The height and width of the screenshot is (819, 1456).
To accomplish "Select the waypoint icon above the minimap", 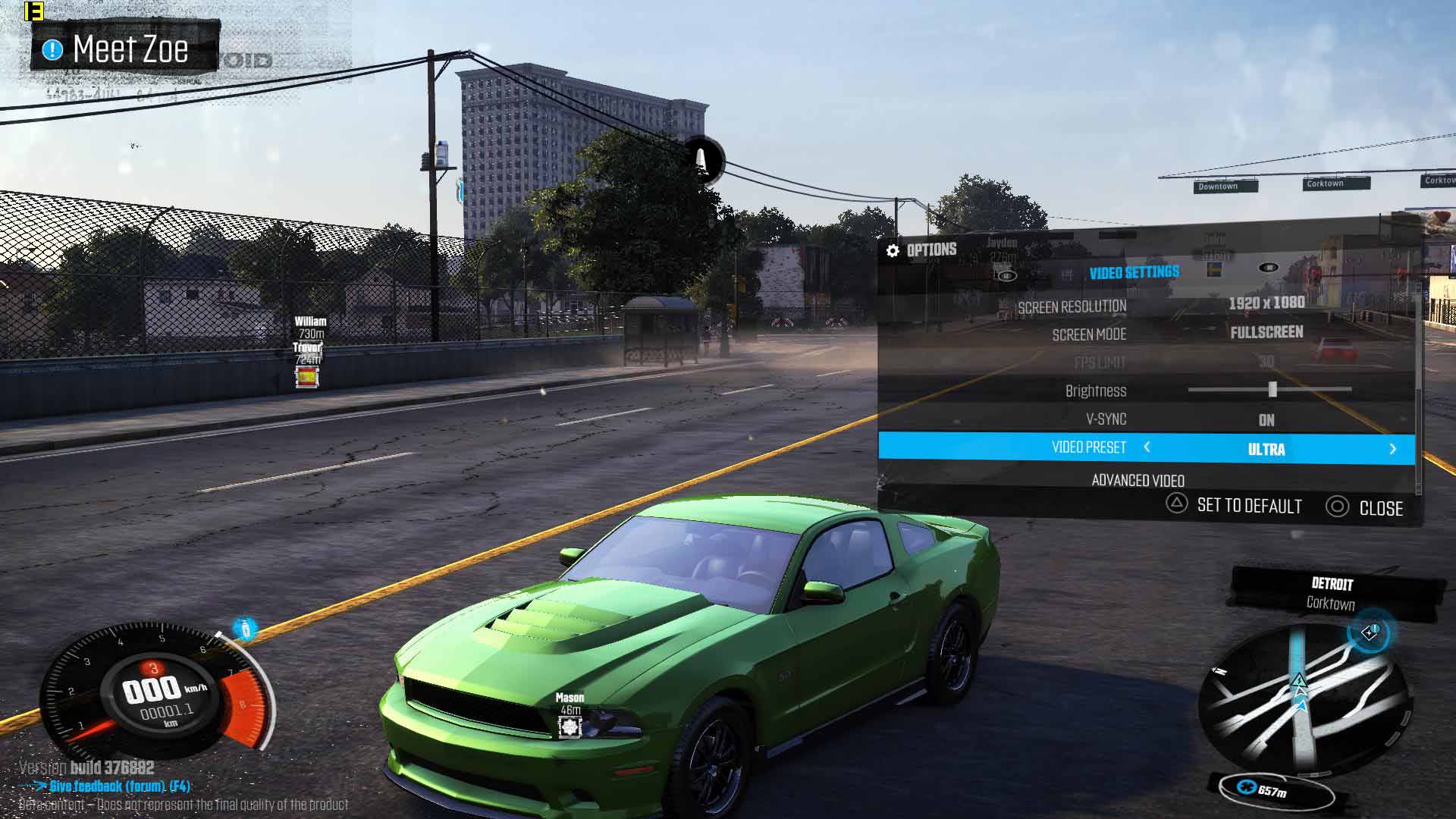I will (x=1369, y=632).
